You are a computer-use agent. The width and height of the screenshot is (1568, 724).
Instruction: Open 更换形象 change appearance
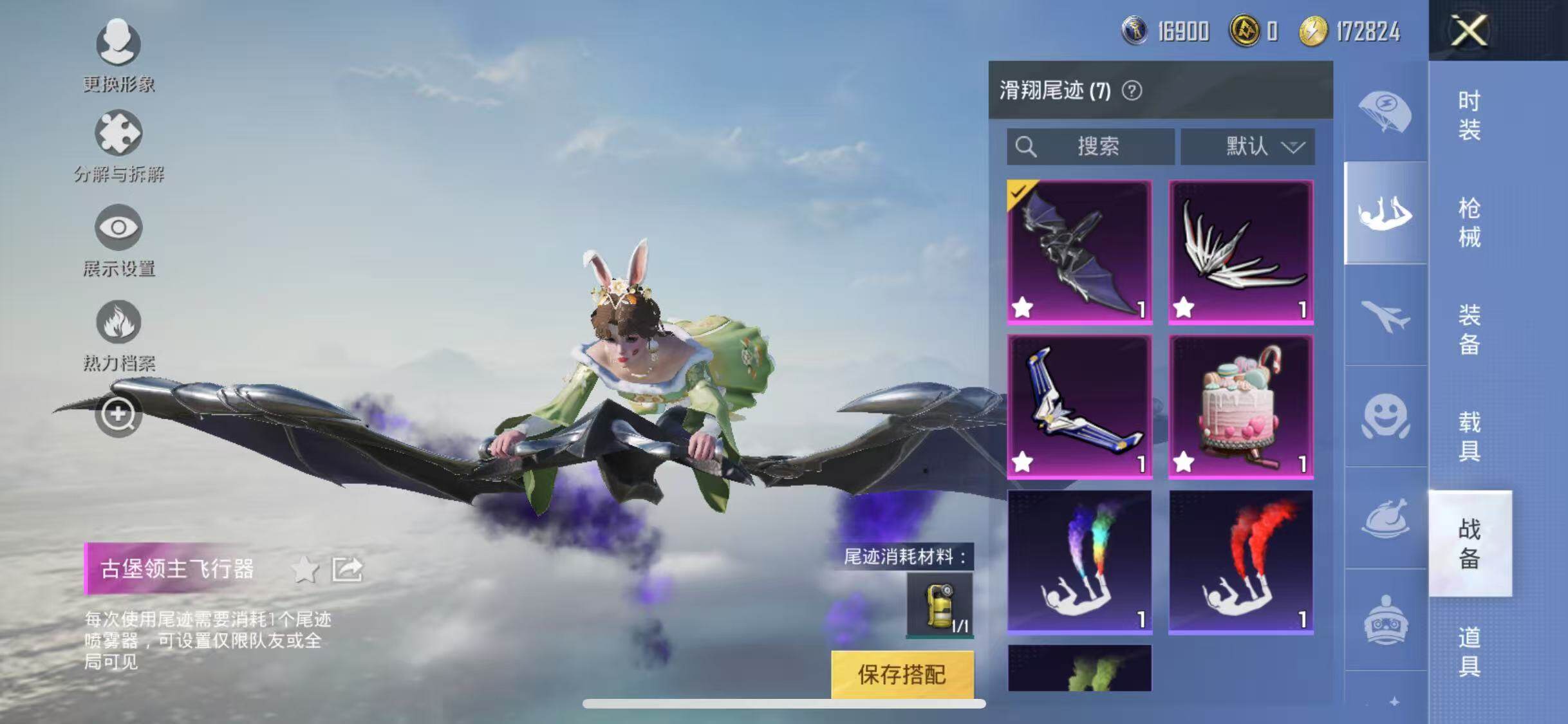pos(118,44)
